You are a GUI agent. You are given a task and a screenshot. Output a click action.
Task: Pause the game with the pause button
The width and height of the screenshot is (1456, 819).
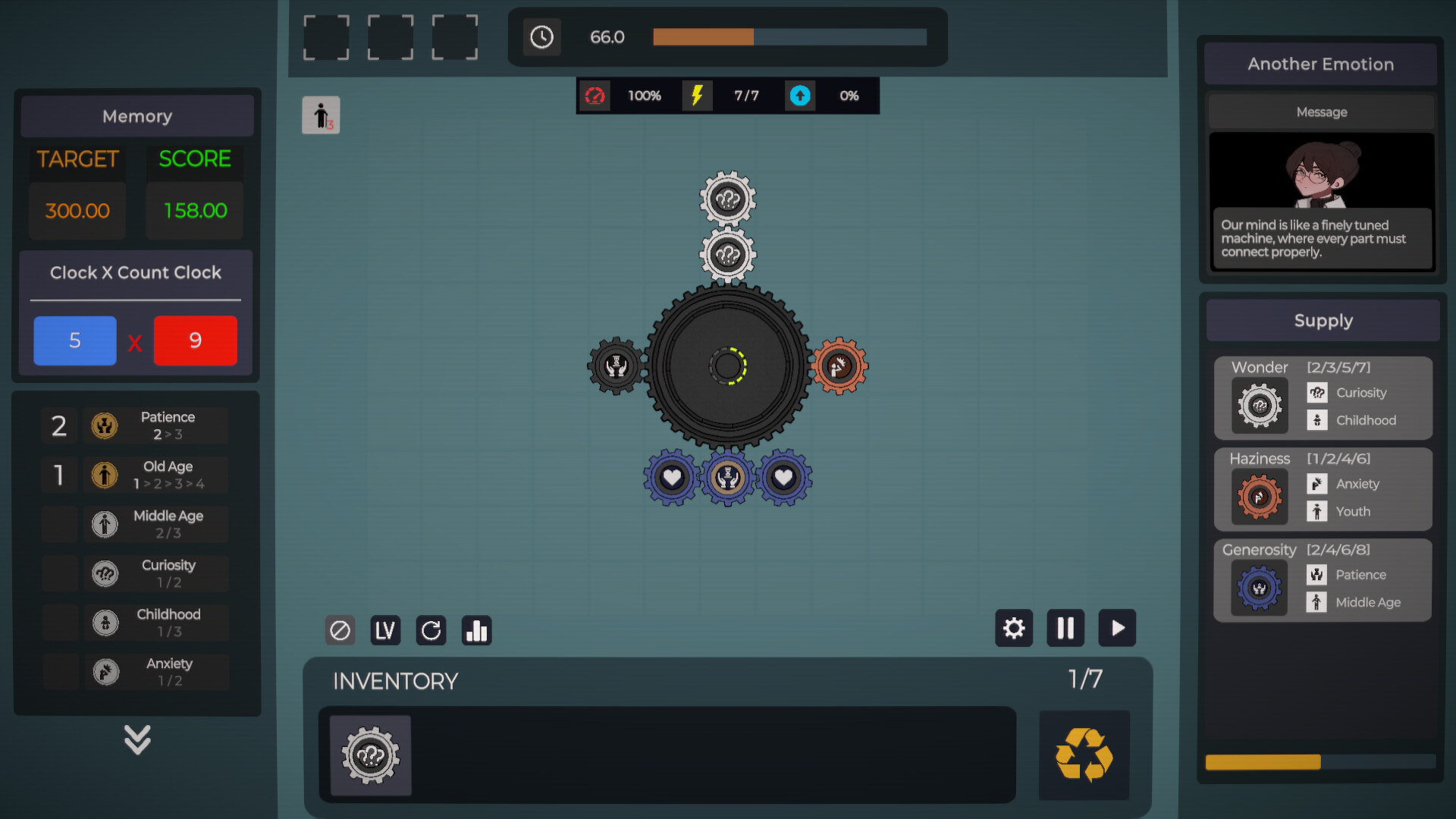point(1065,628)
